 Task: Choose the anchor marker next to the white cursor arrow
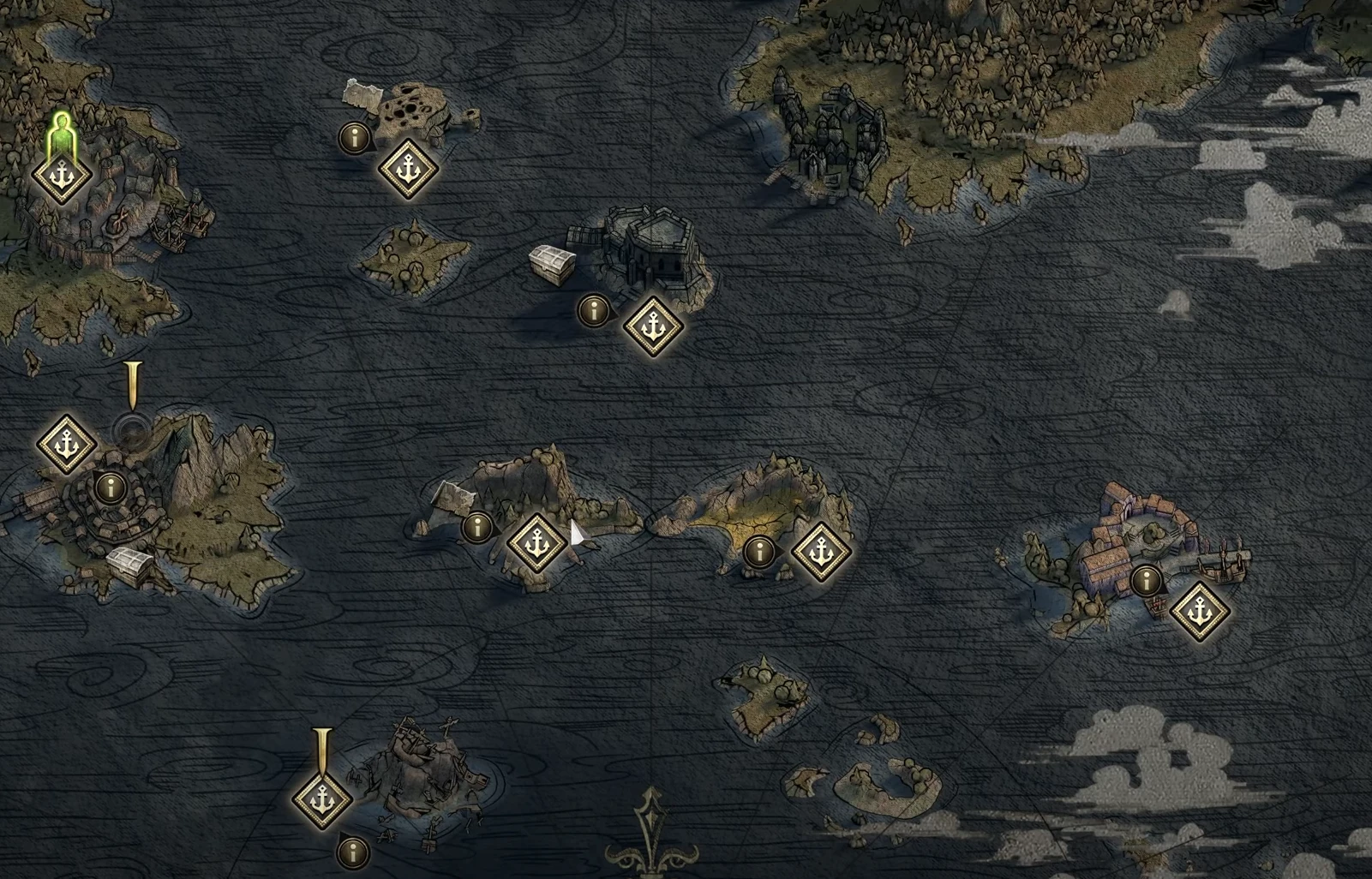click(x=537, y=543)
